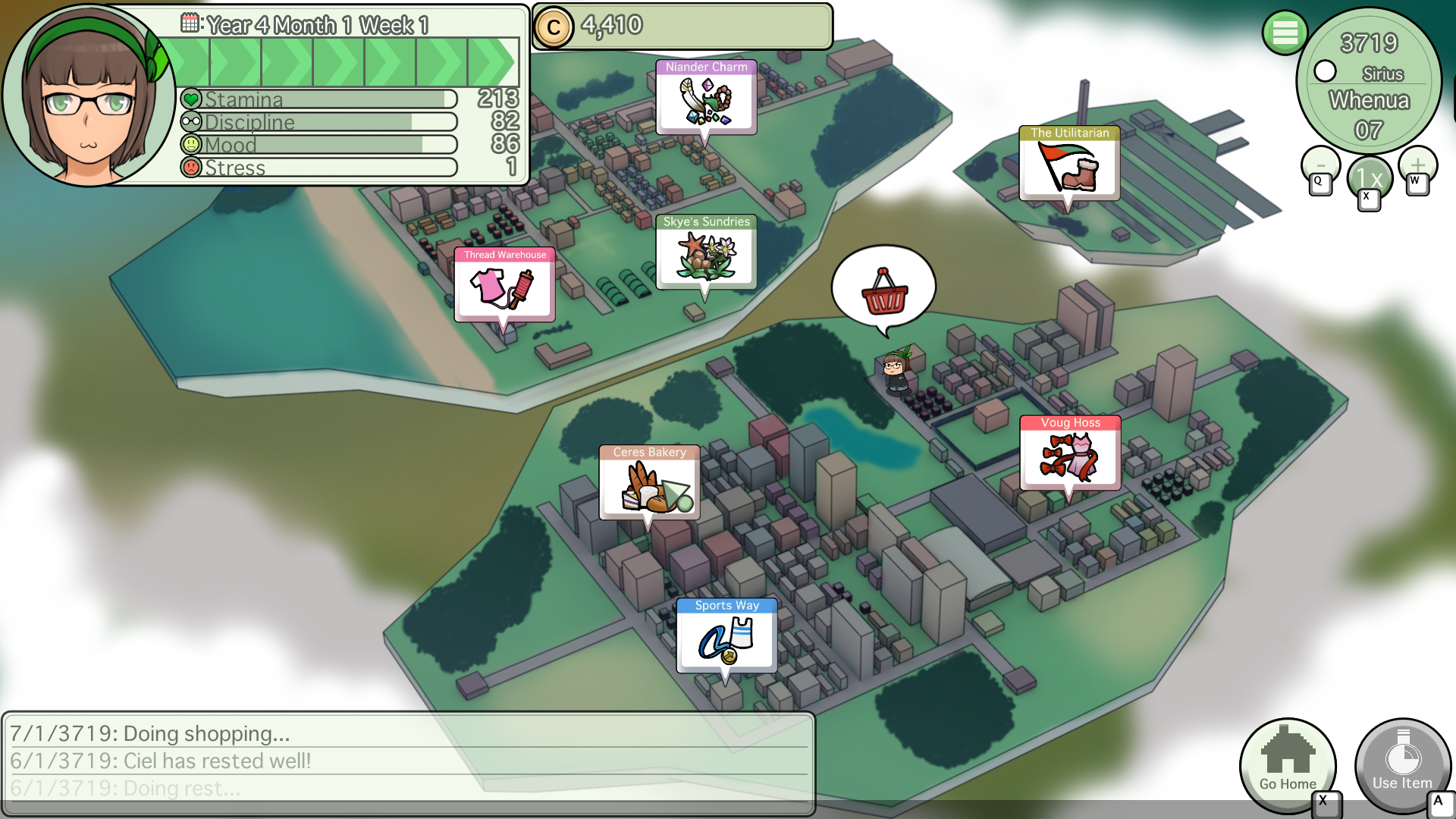Open The Utilitarian store

1069,165
